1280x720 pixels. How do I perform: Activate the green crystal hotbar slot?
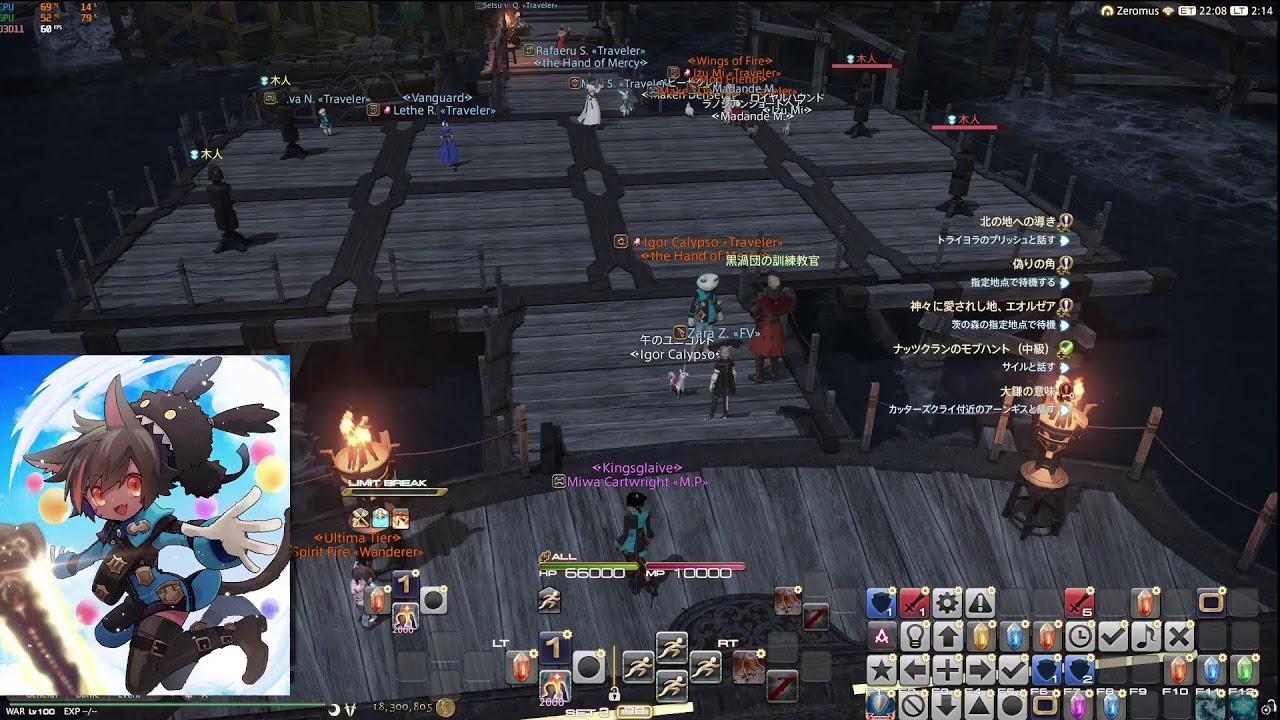click(x=1244, y=669)
